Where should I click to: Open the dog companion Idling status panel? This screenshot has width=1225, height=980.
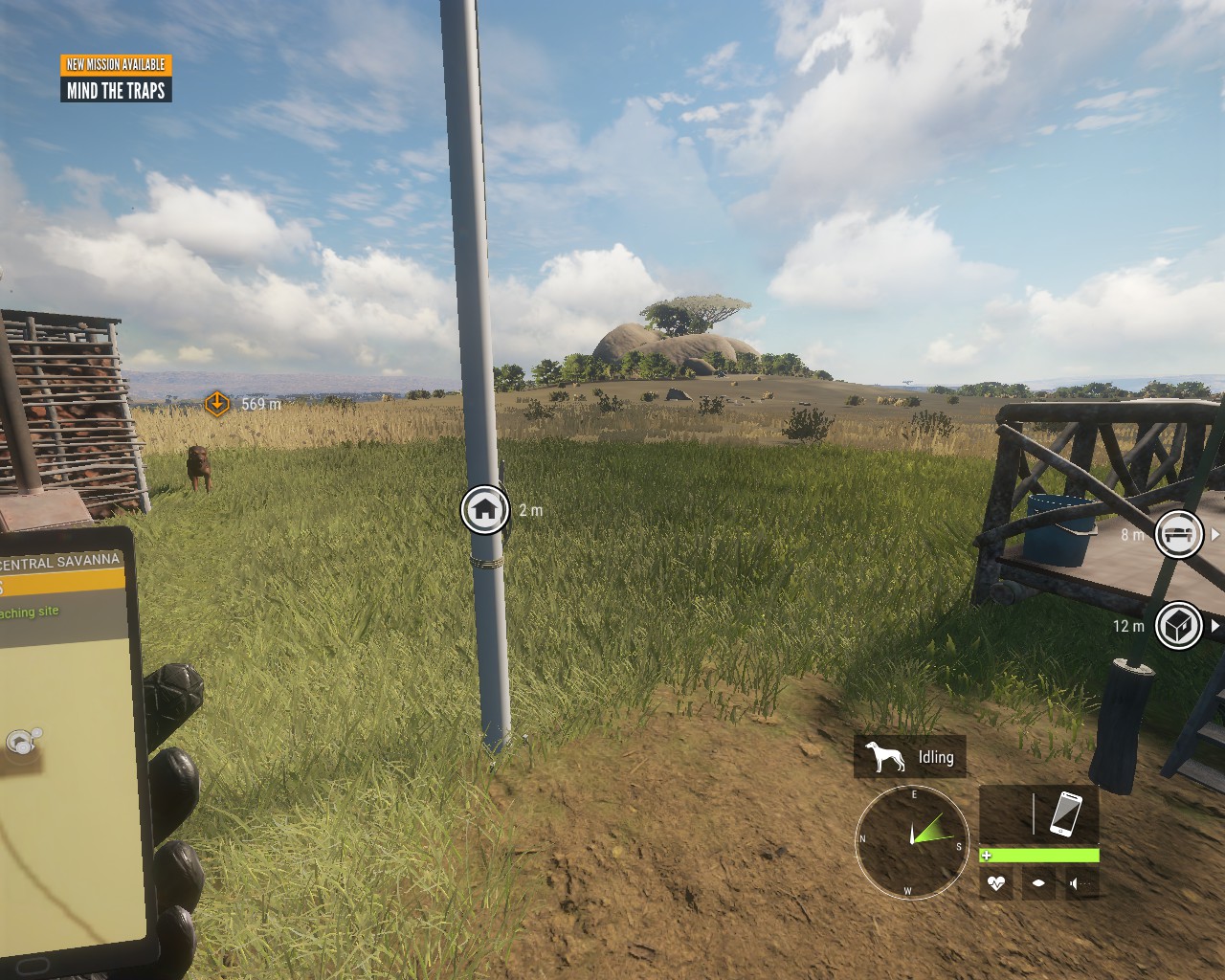[910, 757]
